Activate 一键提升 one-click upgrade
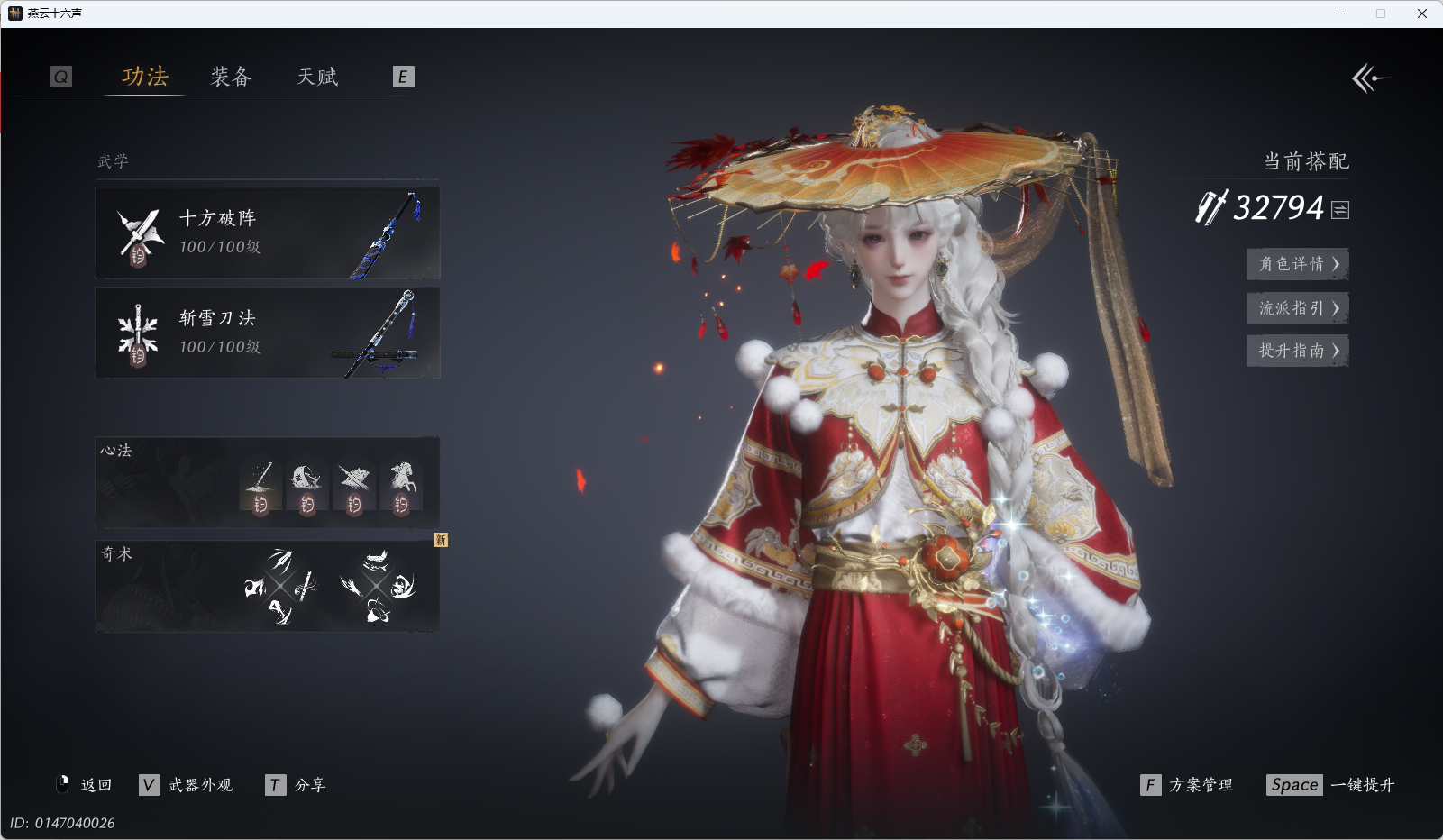Screen dimensions: 1443x840 tap(1330, 785)
